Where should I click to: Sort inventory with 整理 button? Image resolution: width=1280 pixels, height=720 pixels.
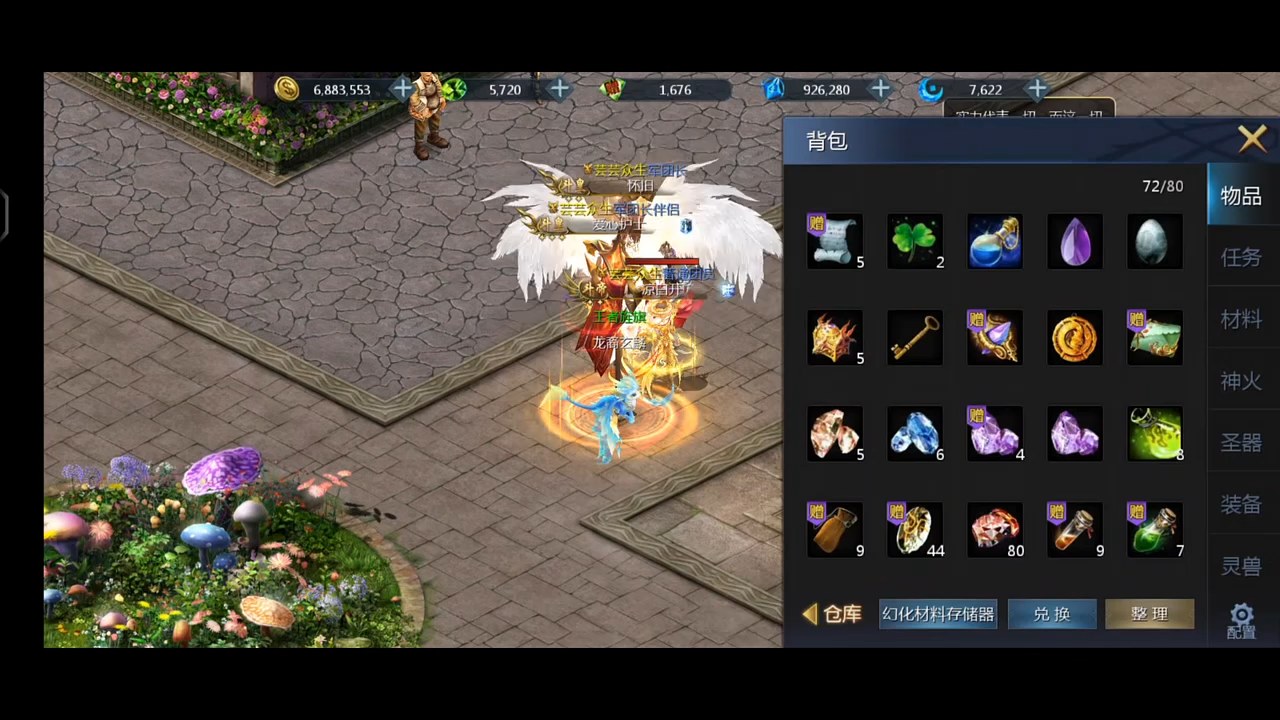coord(1149,614)
